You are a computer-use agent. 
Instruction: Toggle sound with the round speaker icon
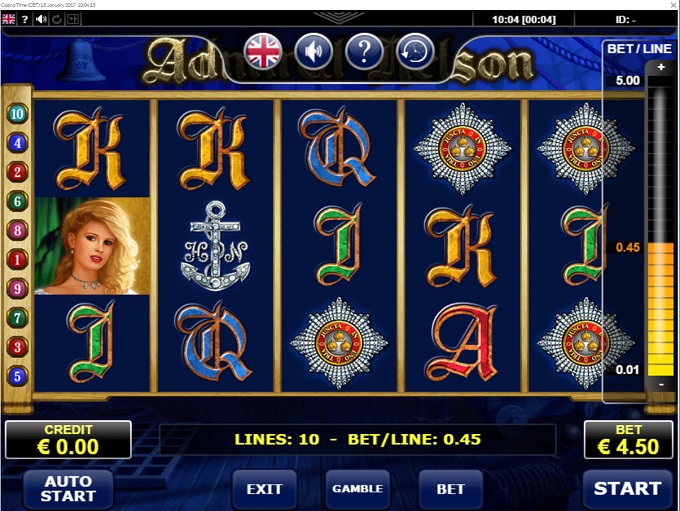[x=314, y=51]
